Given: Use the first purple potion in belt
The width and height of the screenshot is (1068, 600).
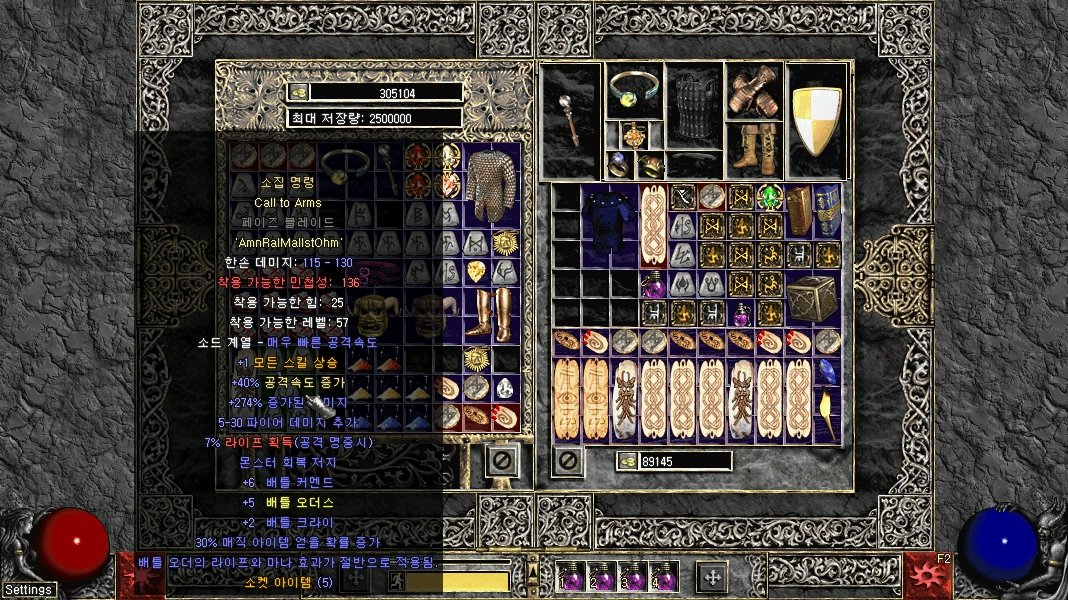Looking at the screenshot, I should pos(571,578).
